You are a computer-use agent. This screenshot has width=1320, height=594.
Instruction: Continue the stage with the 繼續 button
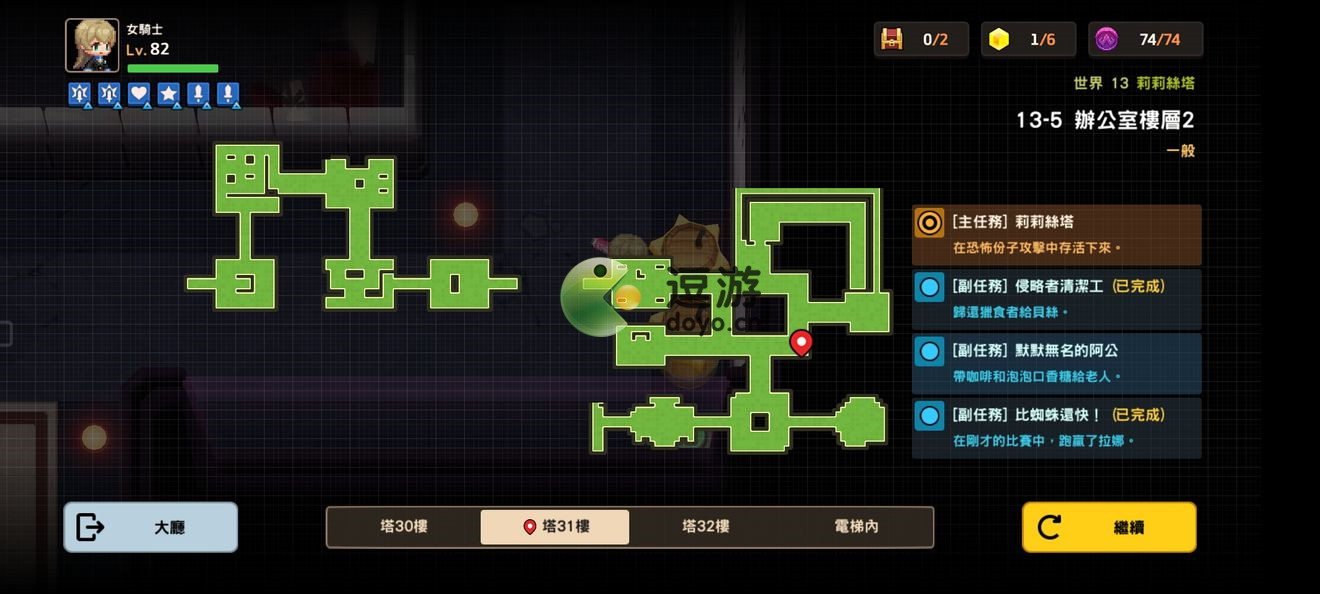pyautogui.click(x=1108, y=527)
